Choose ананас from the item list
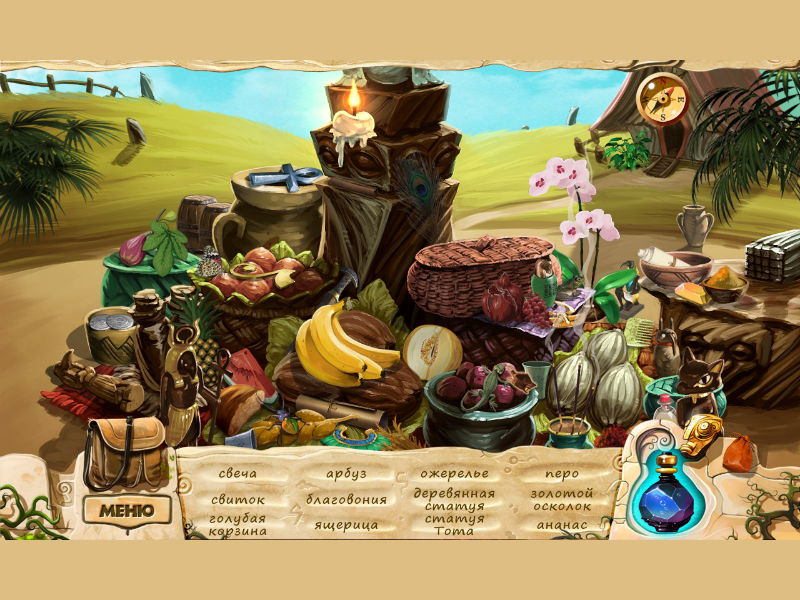 pyautogui.click(x=562, y=524)
